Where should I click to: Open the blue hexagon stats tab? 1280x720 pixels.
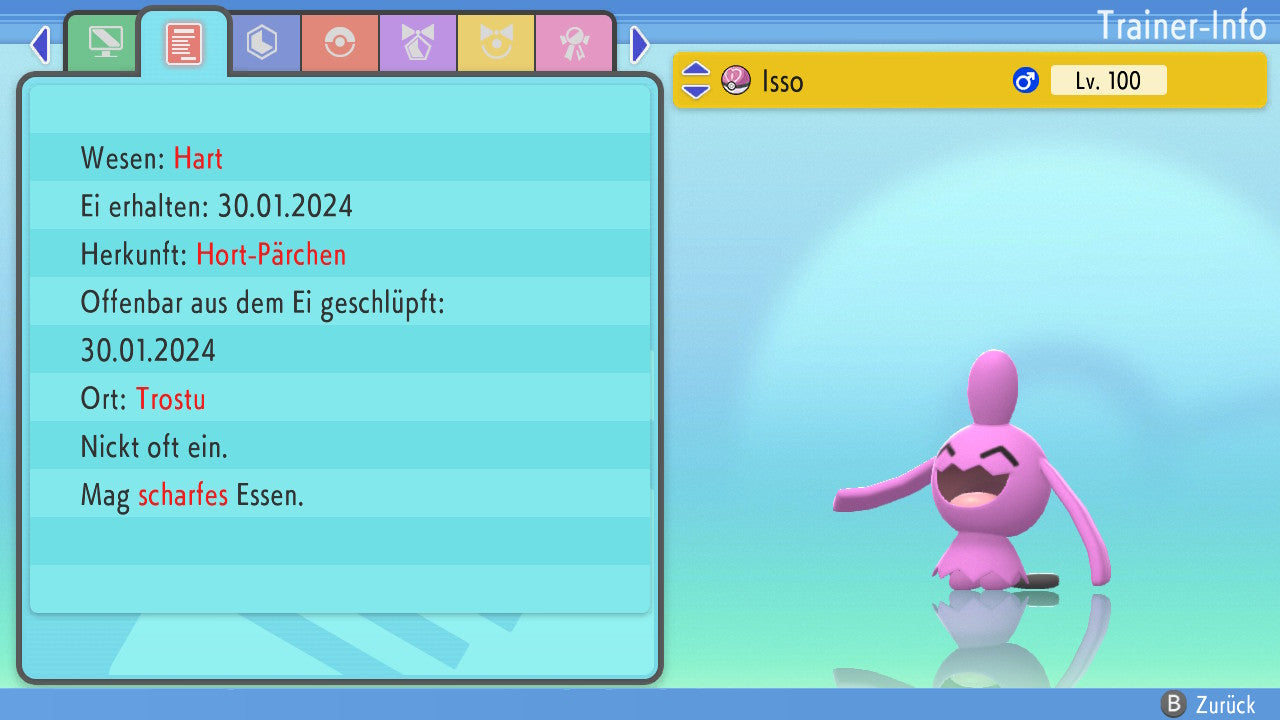[x=262, y=43]
